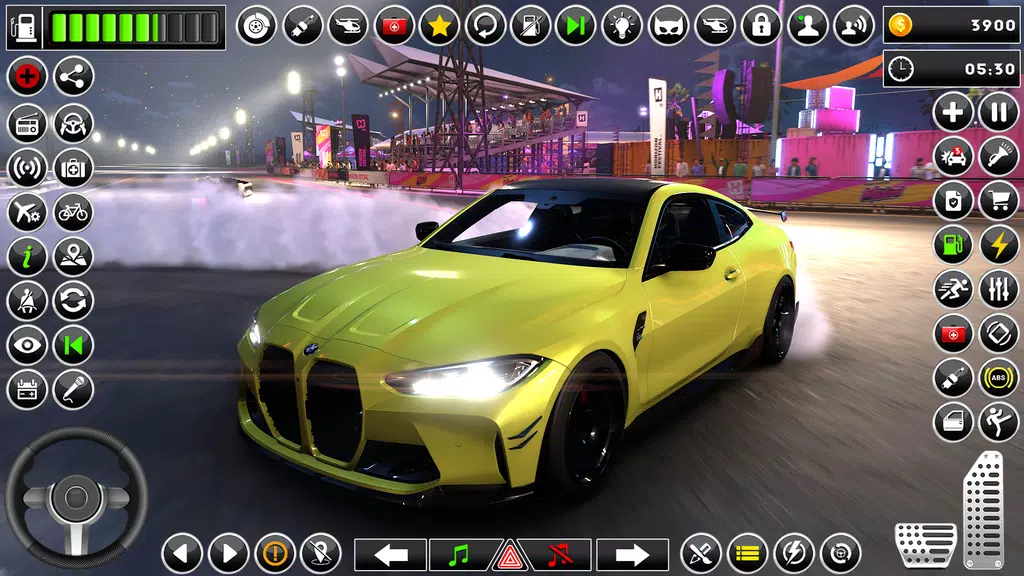Click the padlock icon

pyautogui.click(x=761, y=25)
